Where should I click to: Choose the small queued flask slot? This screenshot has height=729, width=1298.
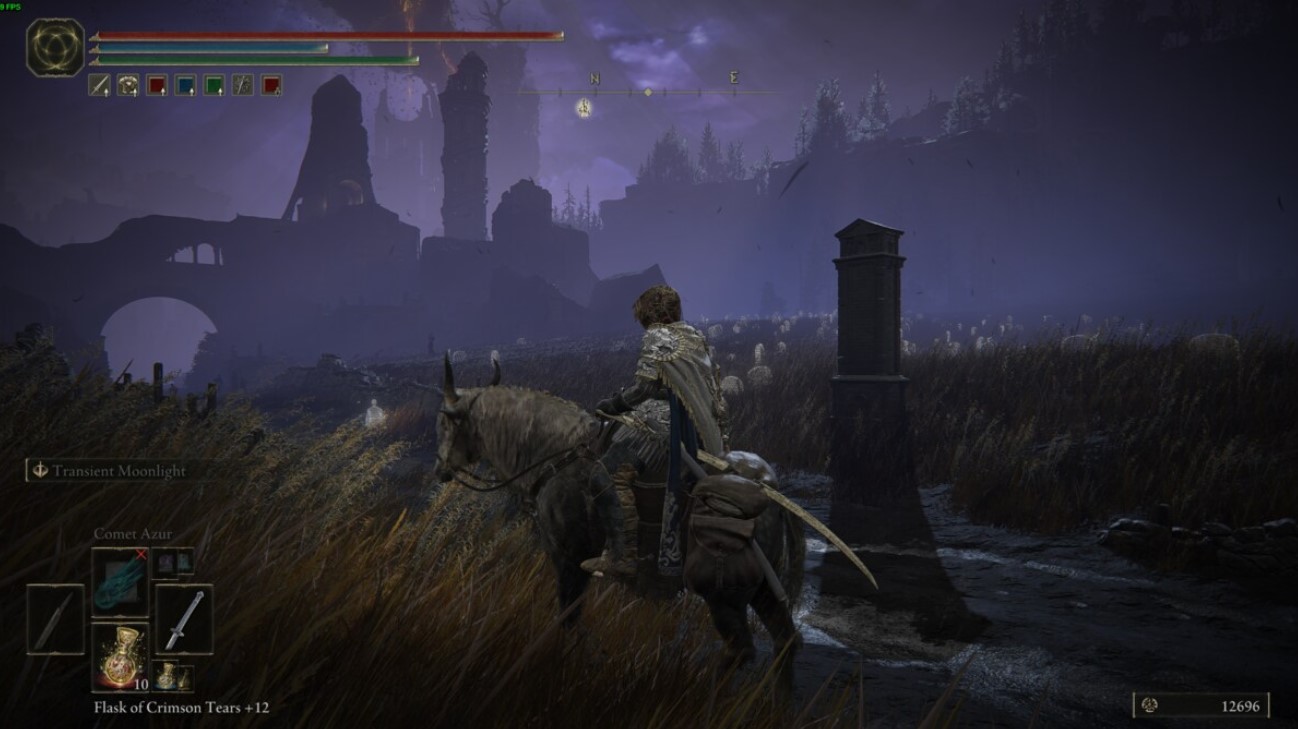[x=172, y=677]
